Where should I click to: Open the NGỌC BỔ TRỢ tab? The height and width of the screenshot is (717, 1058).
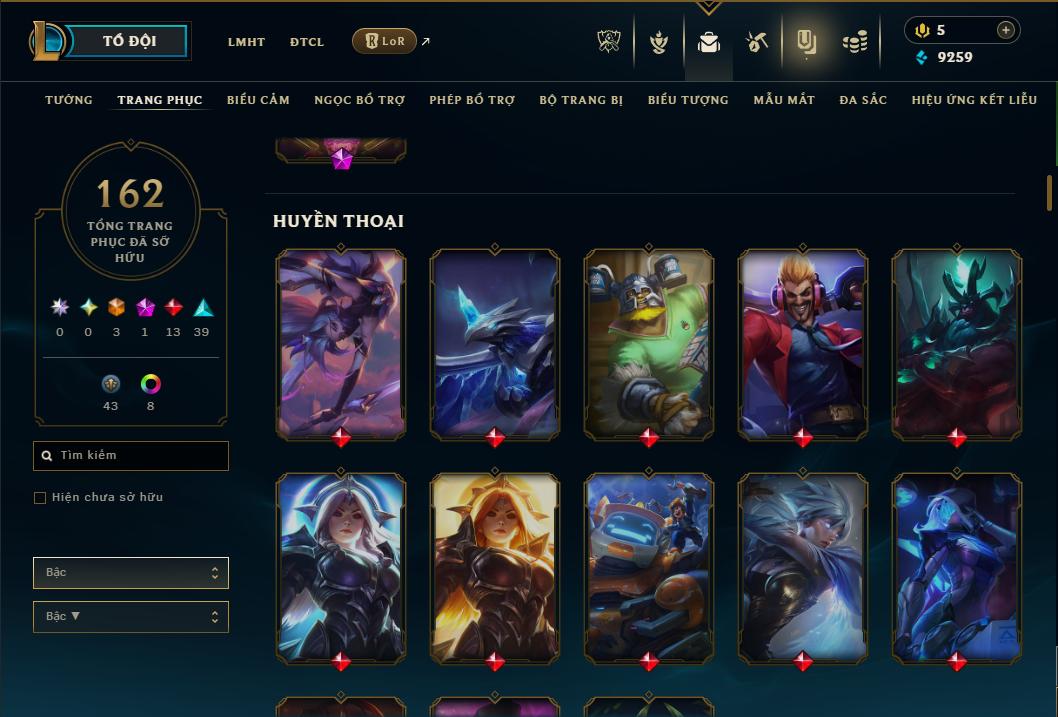pyautogui.click(x=359, y=100)
